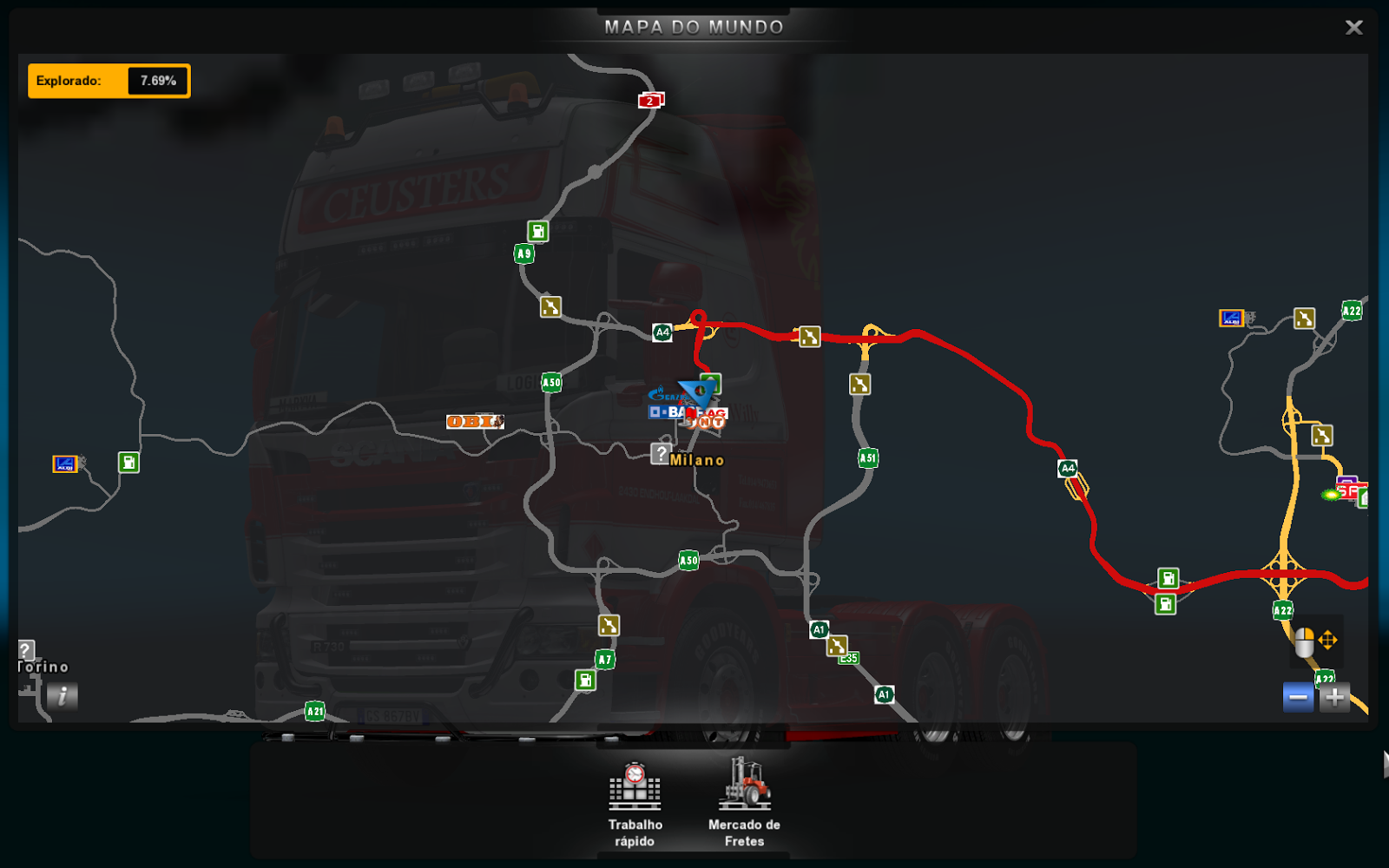Select the A22 road shield on the right highway
Viewport: 1389px width, 868px height.
[1282, 610]
